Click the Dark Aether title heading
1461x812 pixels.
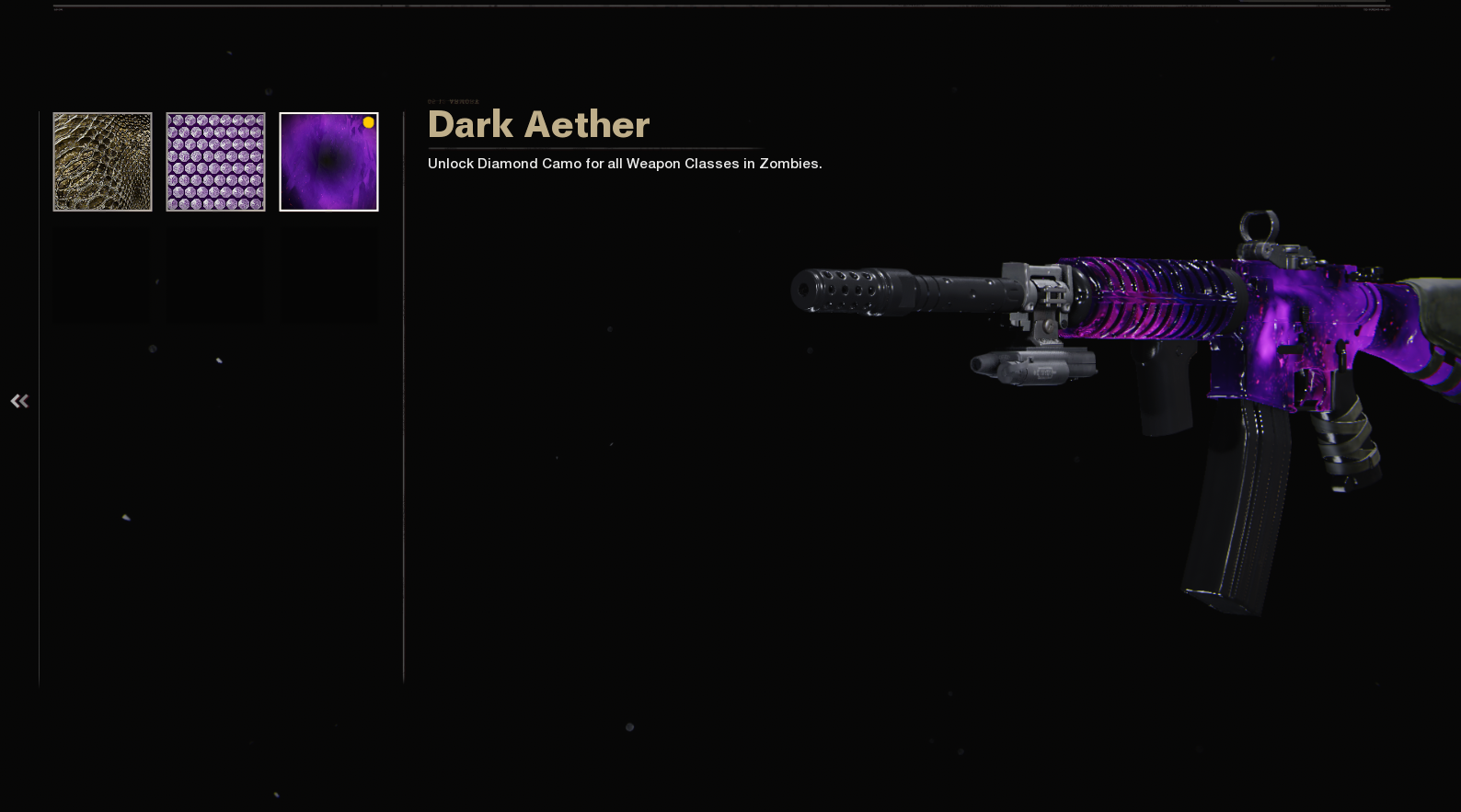click(x=538, y=124)
